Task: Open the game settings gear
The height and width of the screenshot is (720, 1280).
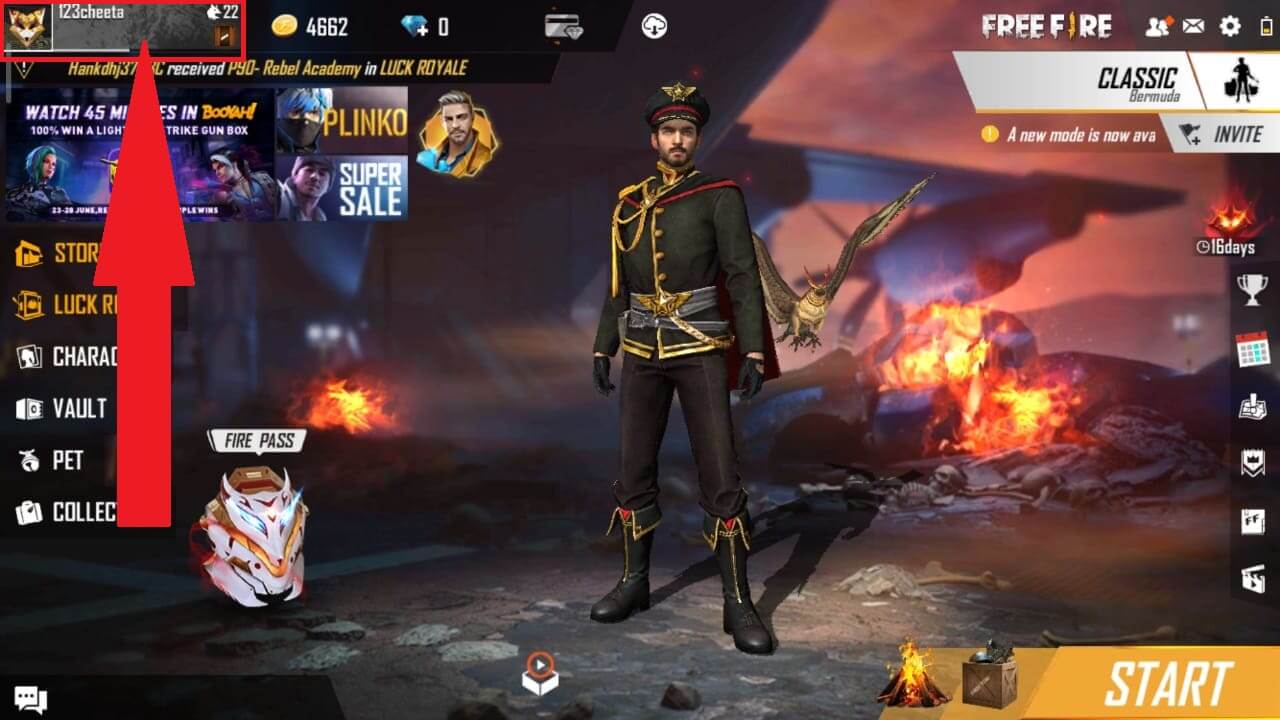Action: click(x=1228, y=26)
